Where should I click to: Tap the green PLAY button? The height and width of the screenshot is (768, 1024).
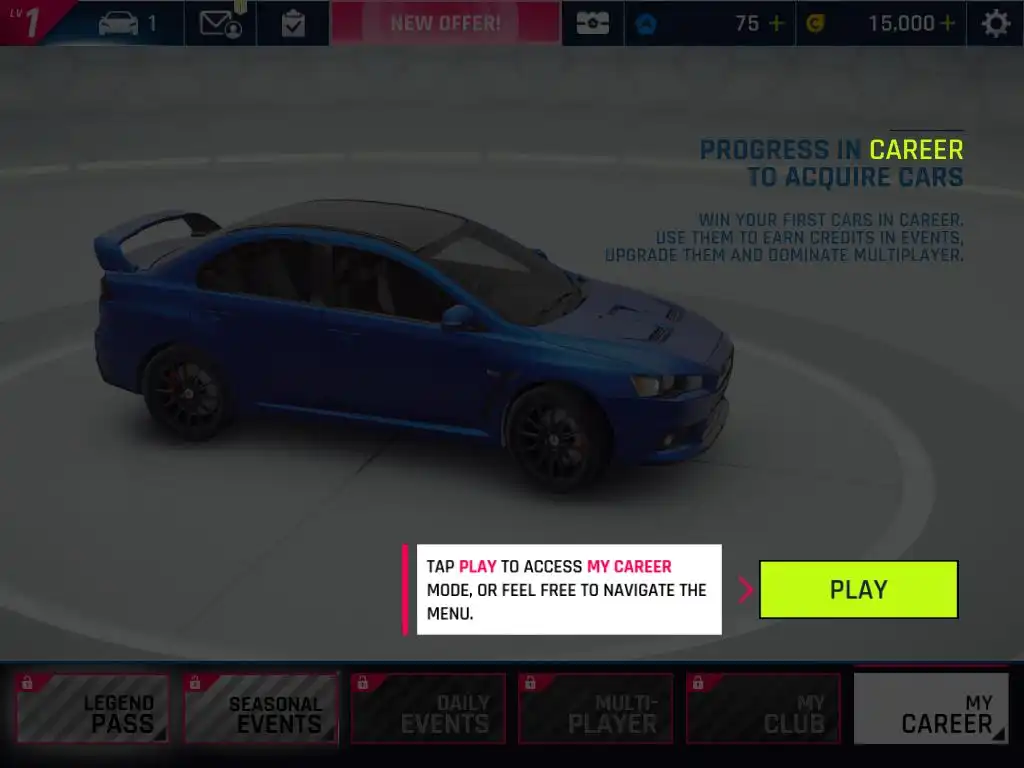click(858, 589)
